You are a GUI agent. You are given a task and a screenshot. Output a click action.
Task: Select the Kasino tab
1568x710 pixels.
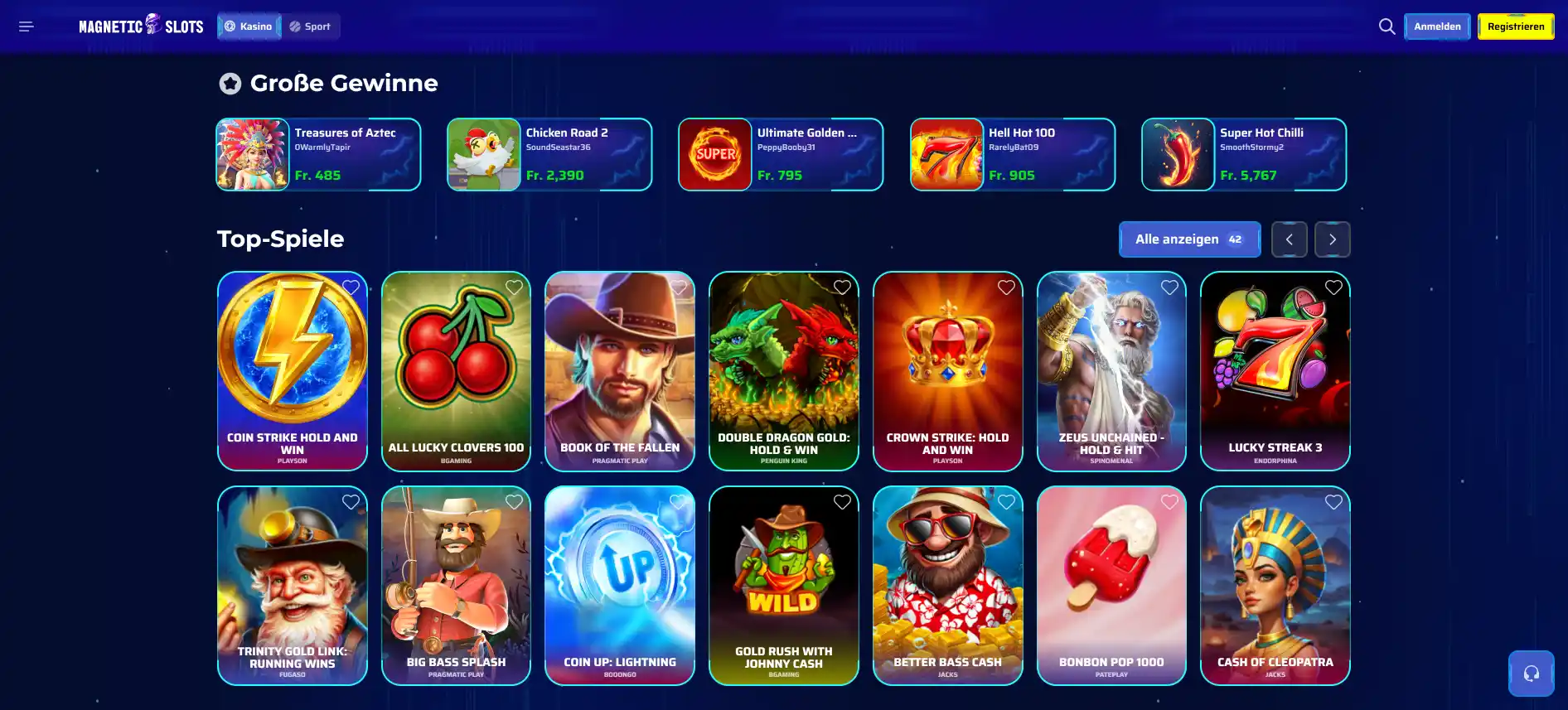[x=248, y=26]
